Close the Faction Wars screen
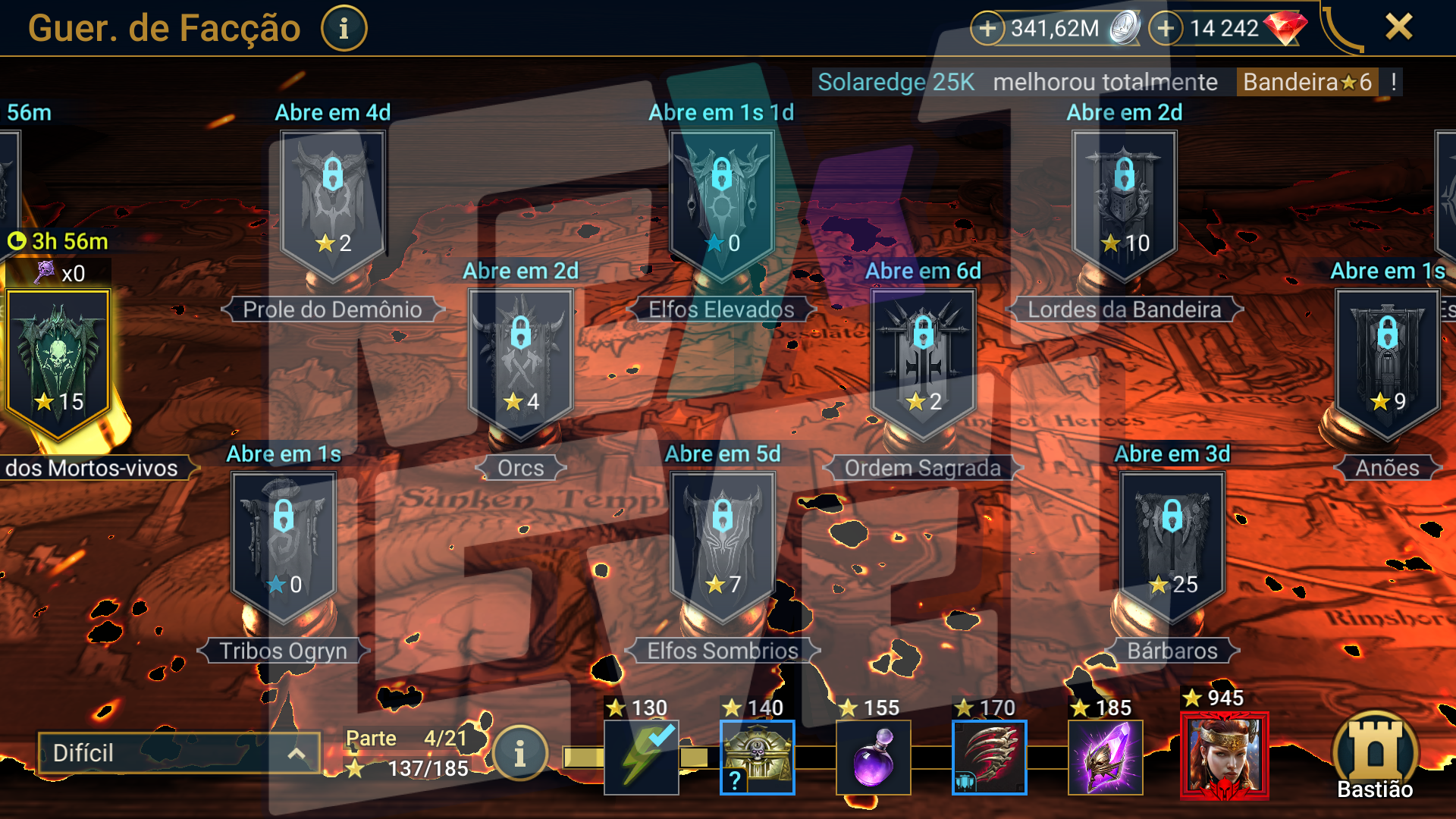 click(x=1398, y=27)
